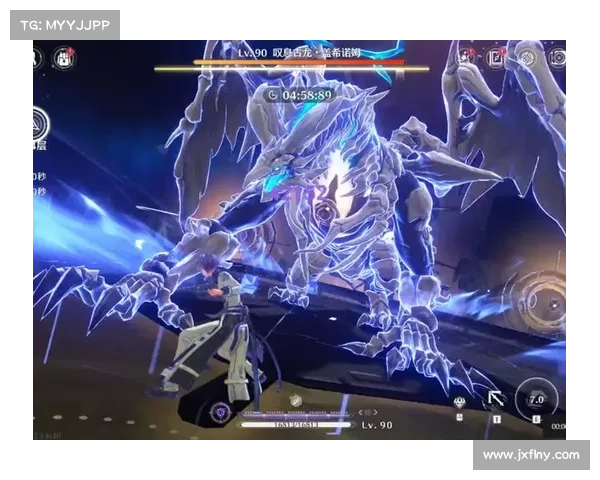Open the www.jxflny.com watermark link
Screen dimensions: 600x480
pos(531,455)
